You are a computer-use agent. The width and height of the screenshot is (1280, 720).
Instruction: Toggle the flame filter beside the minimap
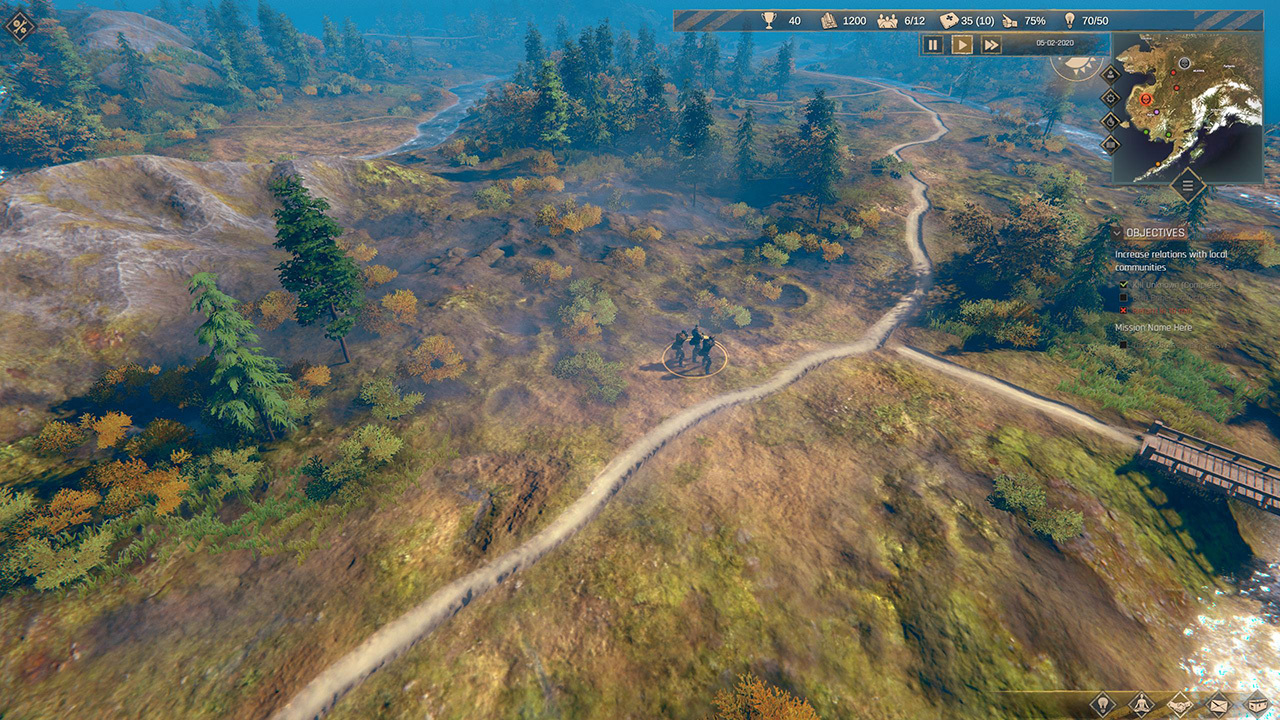pyautogui.click(x=1110, y=121)
